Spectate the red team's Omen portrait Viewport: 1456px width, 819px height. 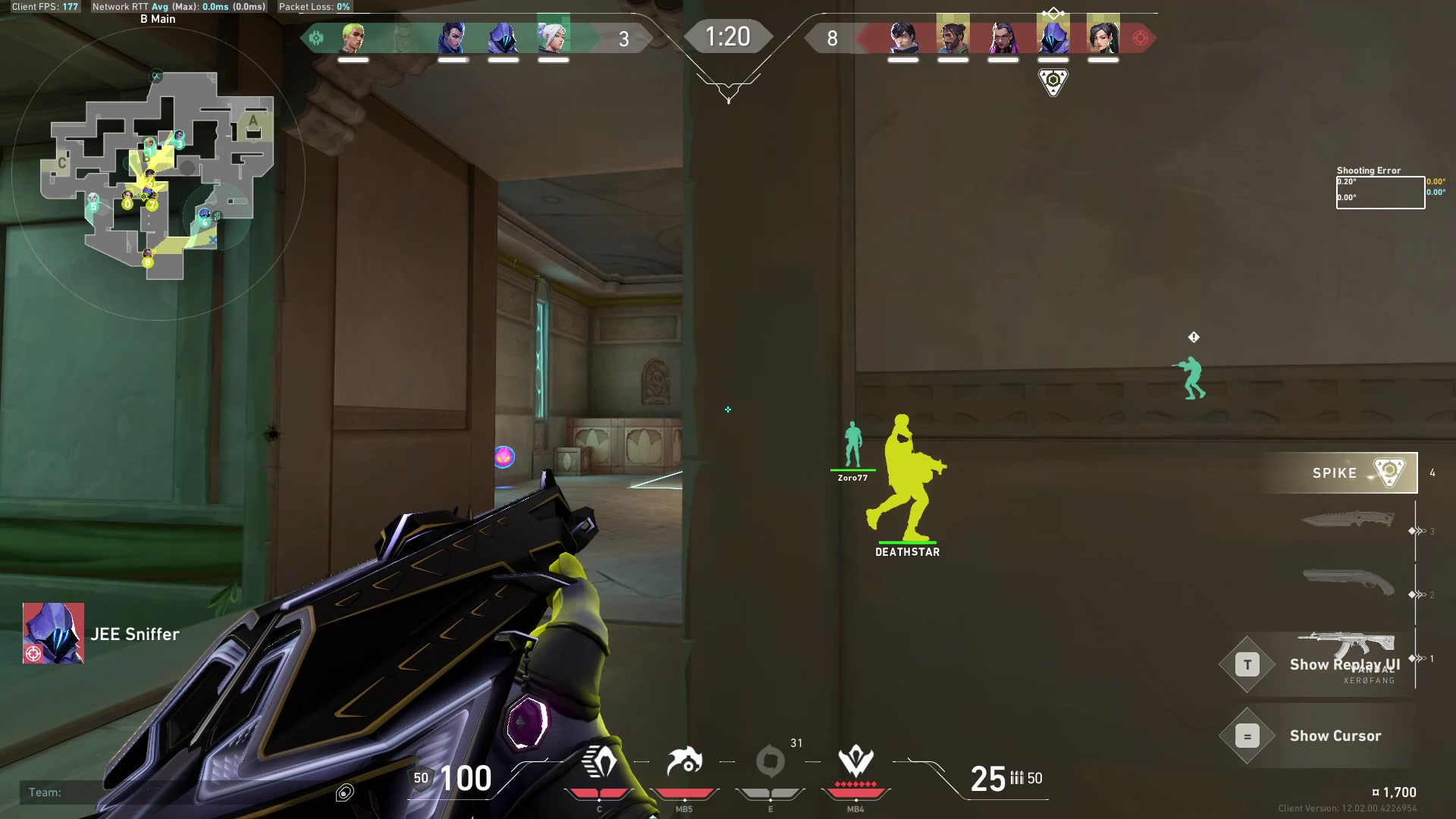click(x=1053, y=37)
